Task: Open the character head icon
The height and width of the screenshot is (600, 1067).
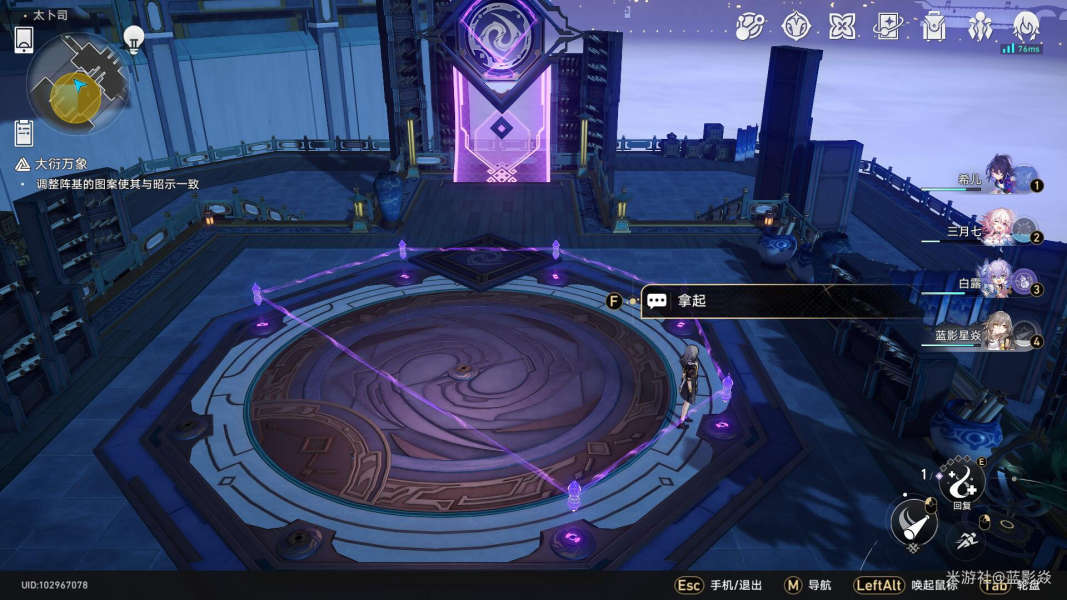Action: click(x=1027, y=26)
